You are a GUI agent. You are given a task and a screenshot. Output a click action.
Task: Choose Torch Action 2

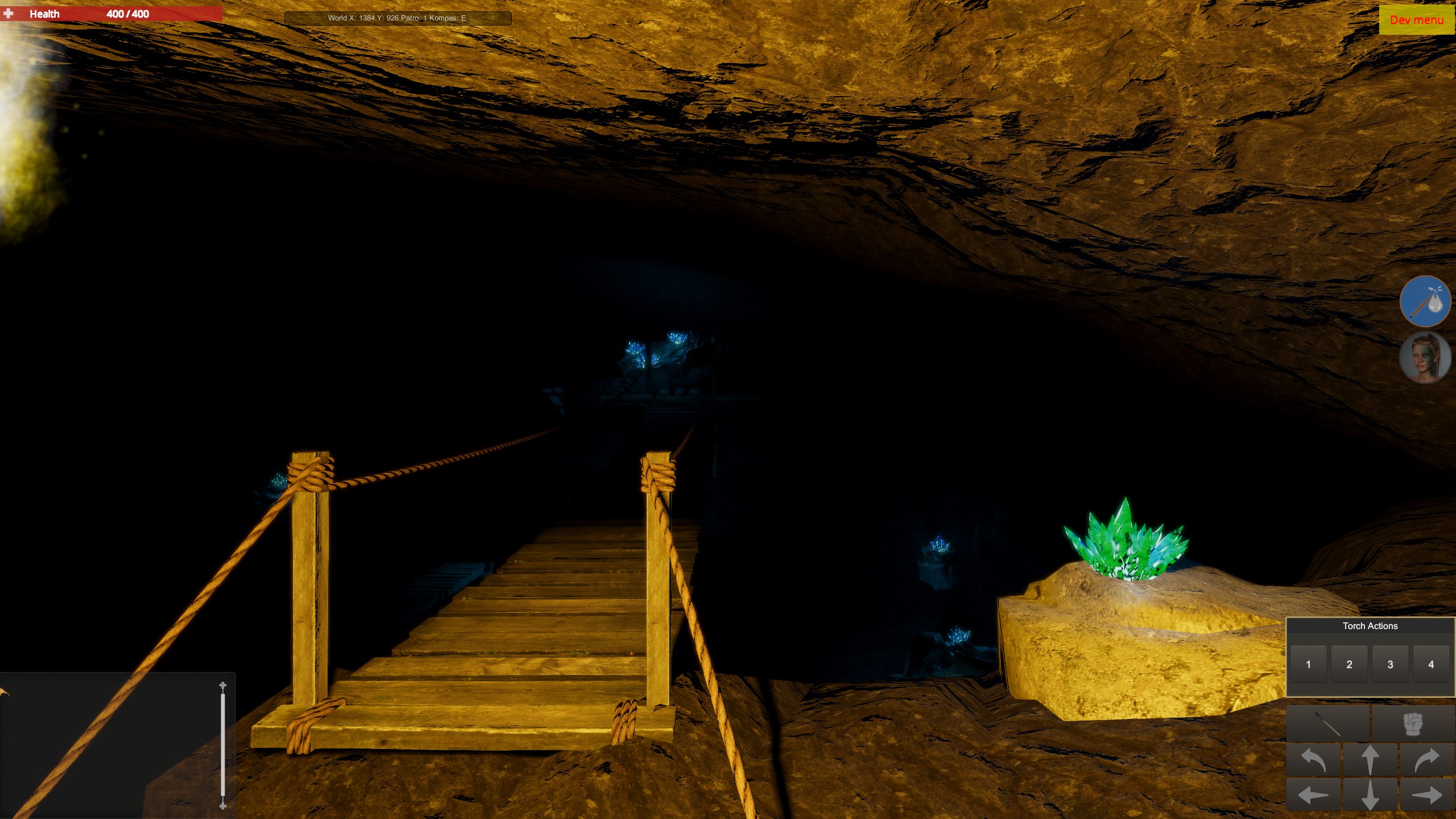click(1349, 664)
